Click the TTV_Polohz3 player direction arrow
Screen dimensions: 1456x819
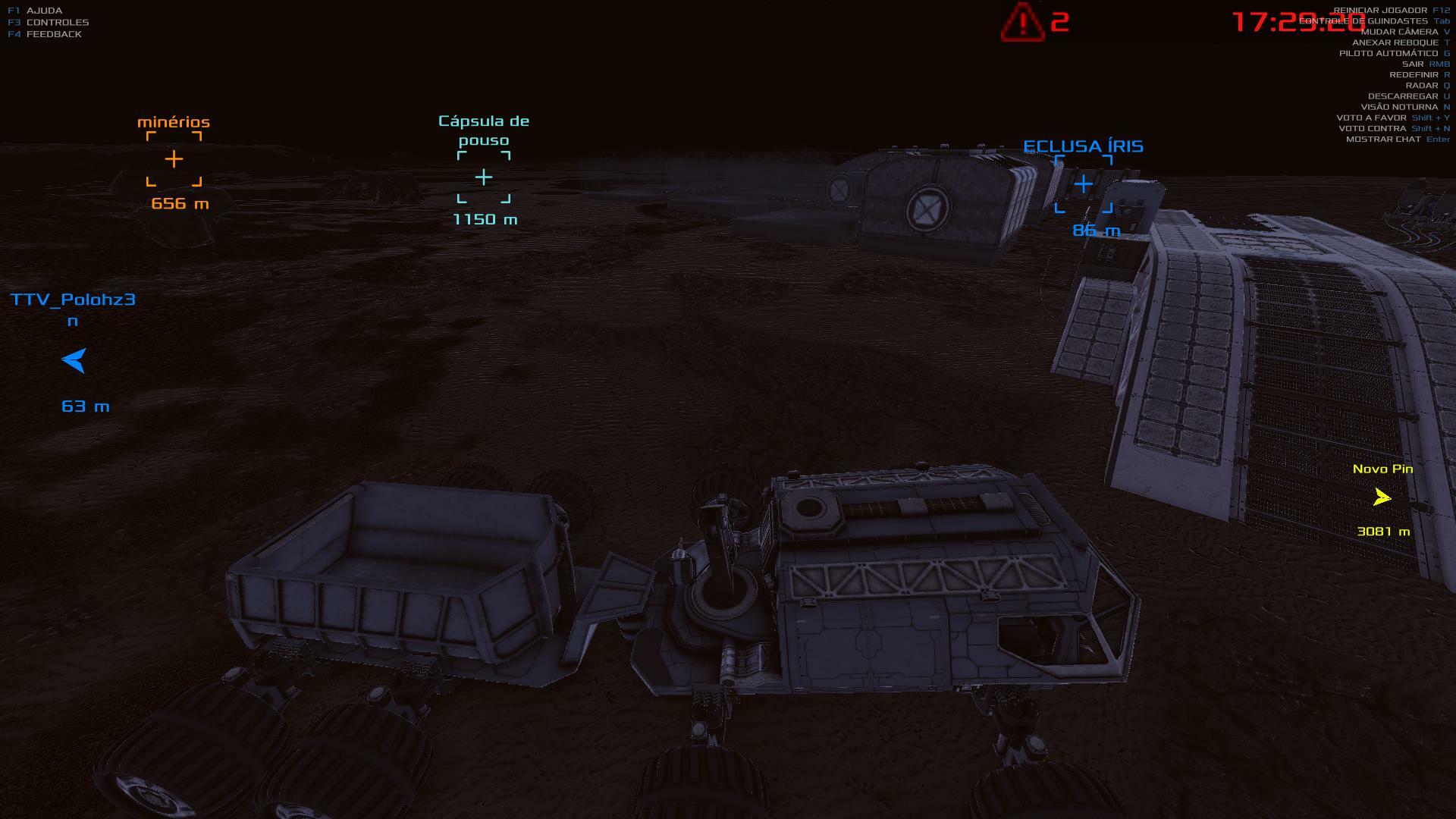[x=74, y=360]
